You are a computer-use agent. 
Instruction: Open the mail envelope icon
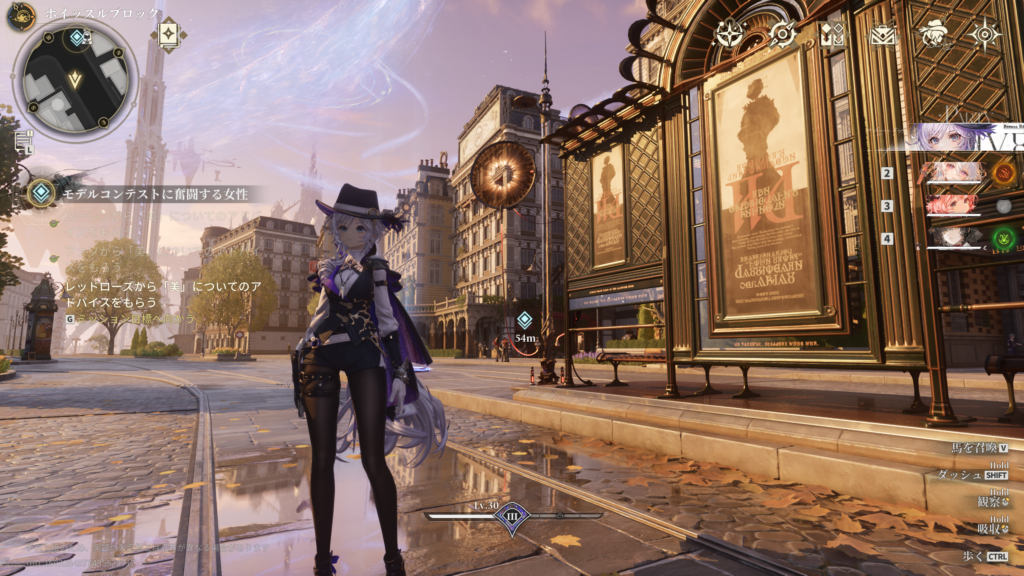point(883,35)
